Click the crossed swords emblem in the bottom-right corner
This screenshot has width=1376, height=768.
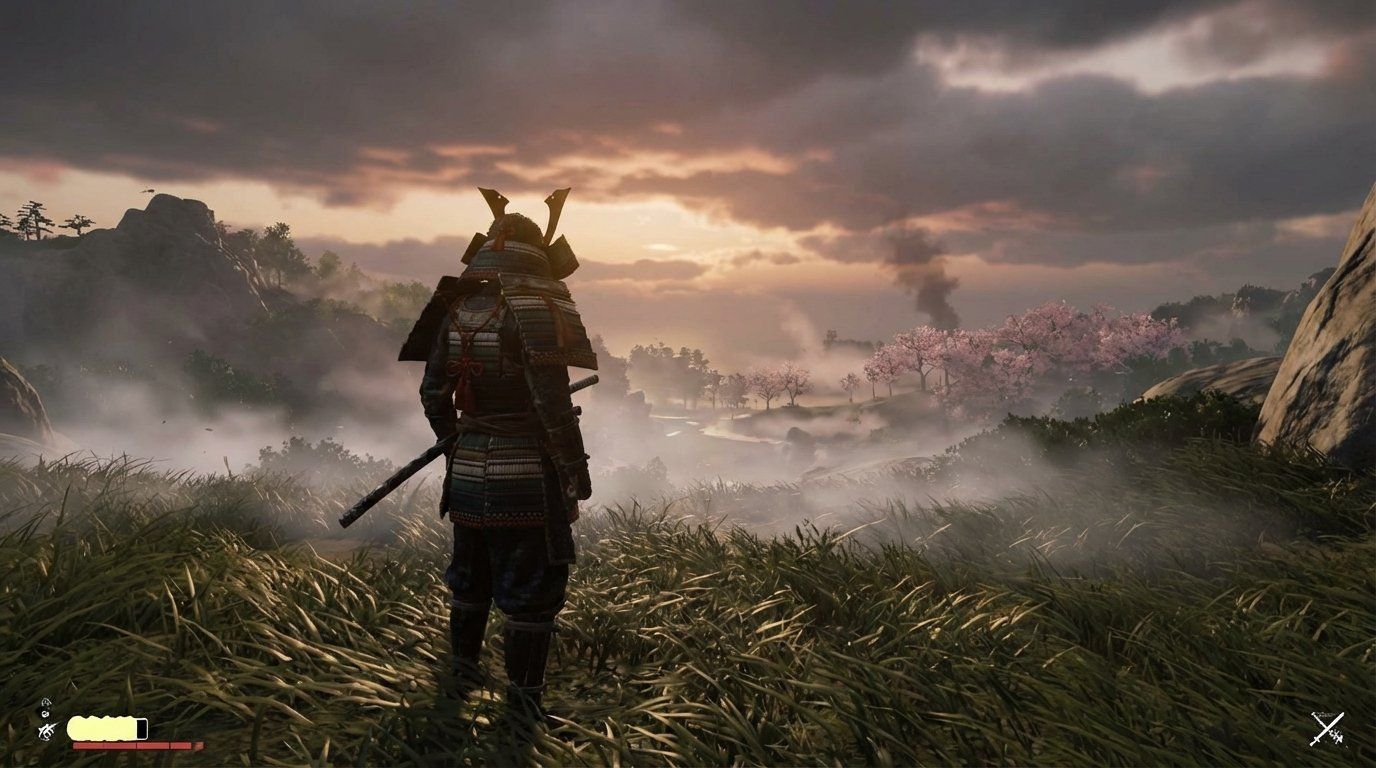click(1327, 728)
